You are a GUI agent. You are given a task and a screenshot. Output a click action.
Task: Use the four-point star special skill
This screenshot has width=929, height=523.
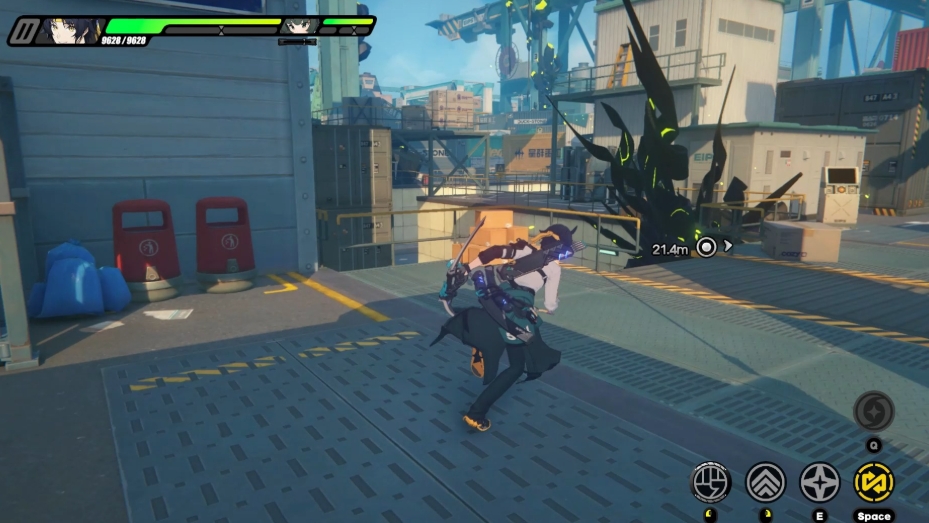point(820,481)
